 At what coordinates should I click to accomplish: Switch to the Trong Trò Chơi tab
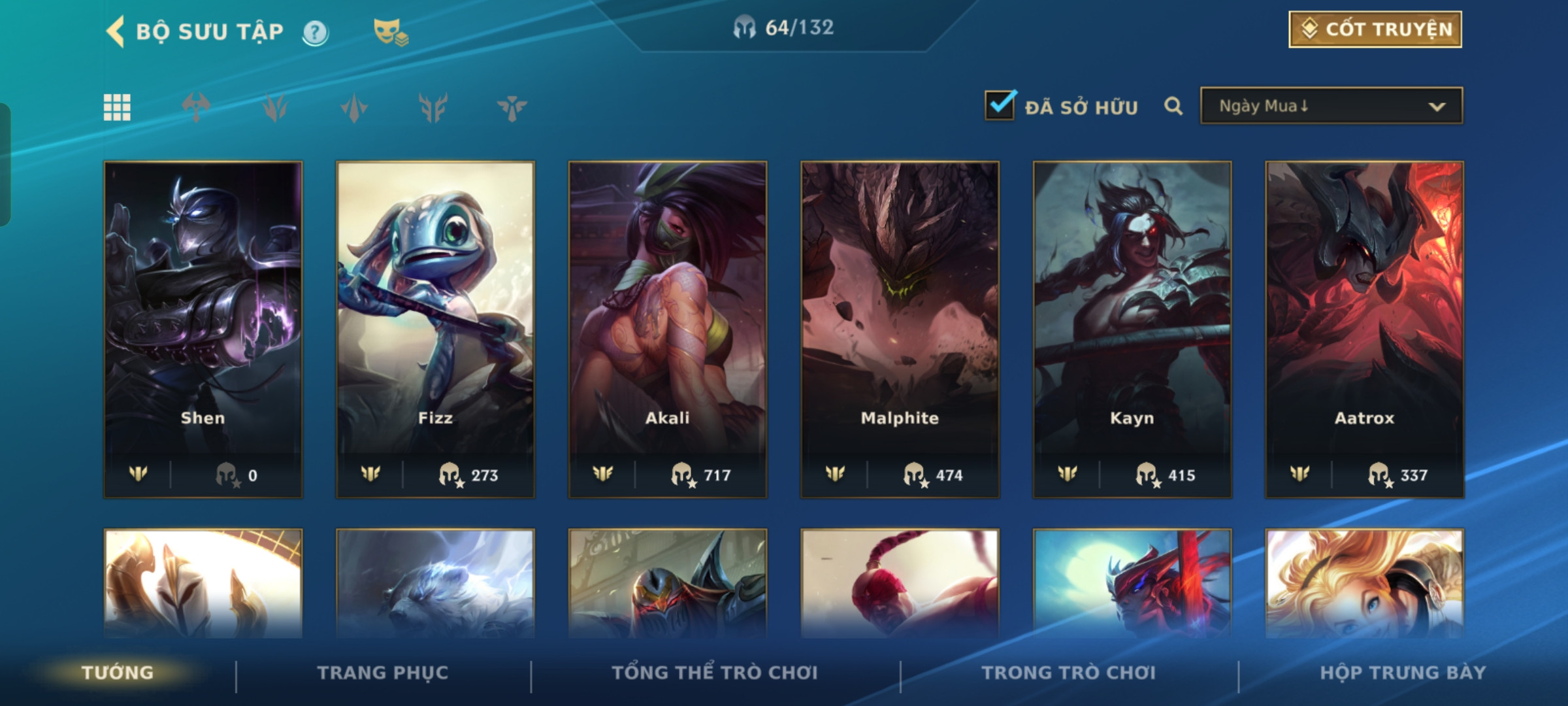[1069, 673]
